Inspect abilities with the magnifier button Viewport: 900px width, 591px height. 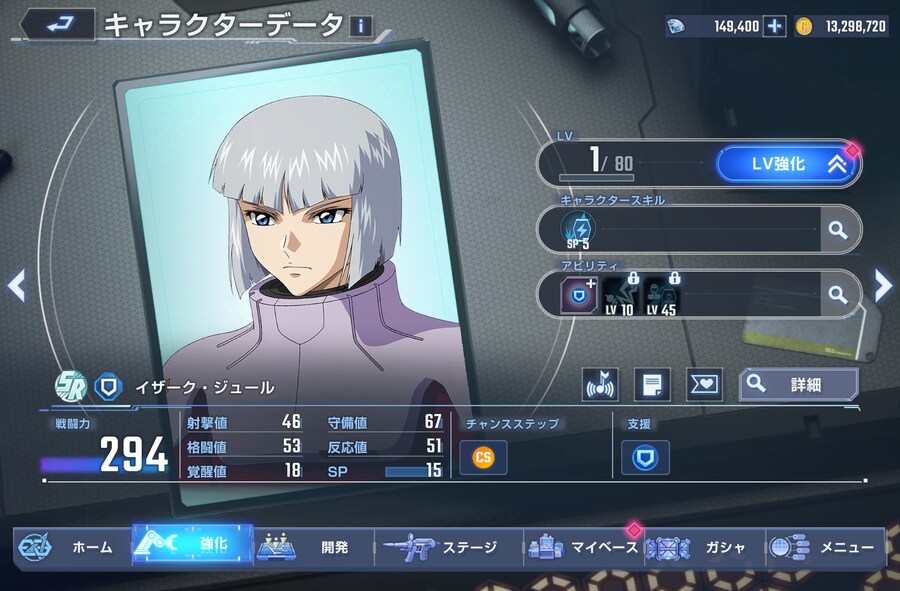click(838, 294)
